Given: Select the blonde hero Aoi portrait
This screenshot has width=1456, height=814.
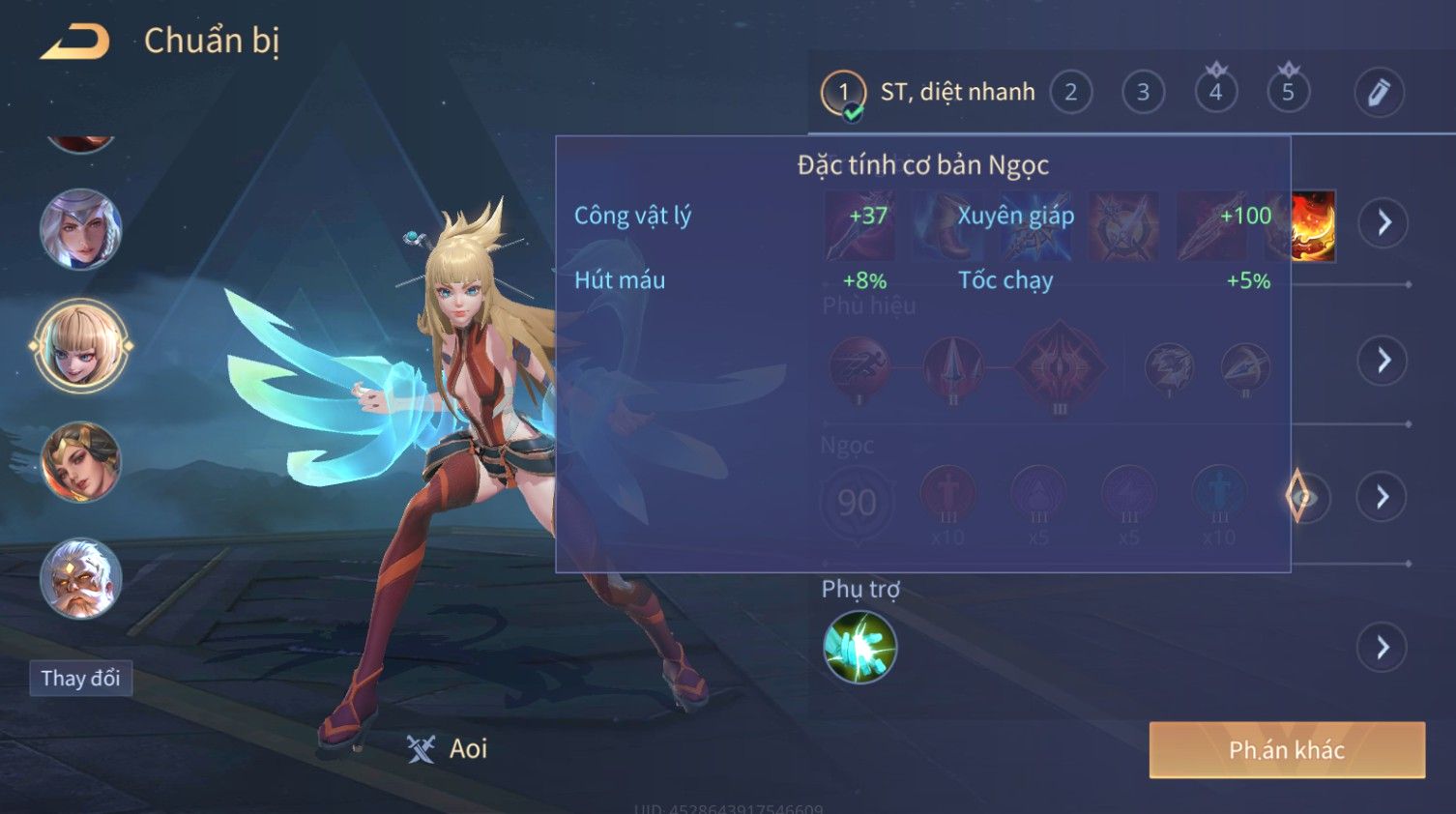Looking at the screenshot, I should click(81, 346).
